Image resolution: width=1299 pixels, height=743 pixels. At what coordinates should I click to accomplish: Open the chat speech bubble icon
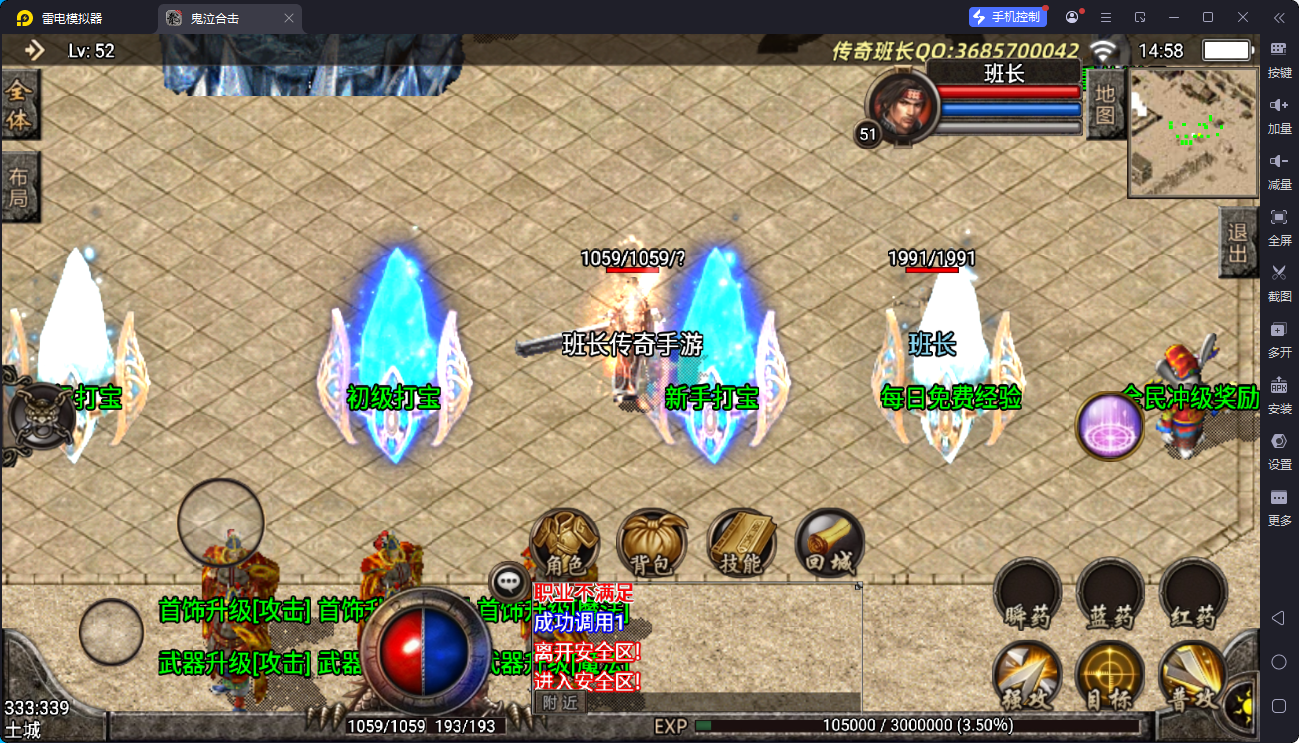click(x=511, y=581)
